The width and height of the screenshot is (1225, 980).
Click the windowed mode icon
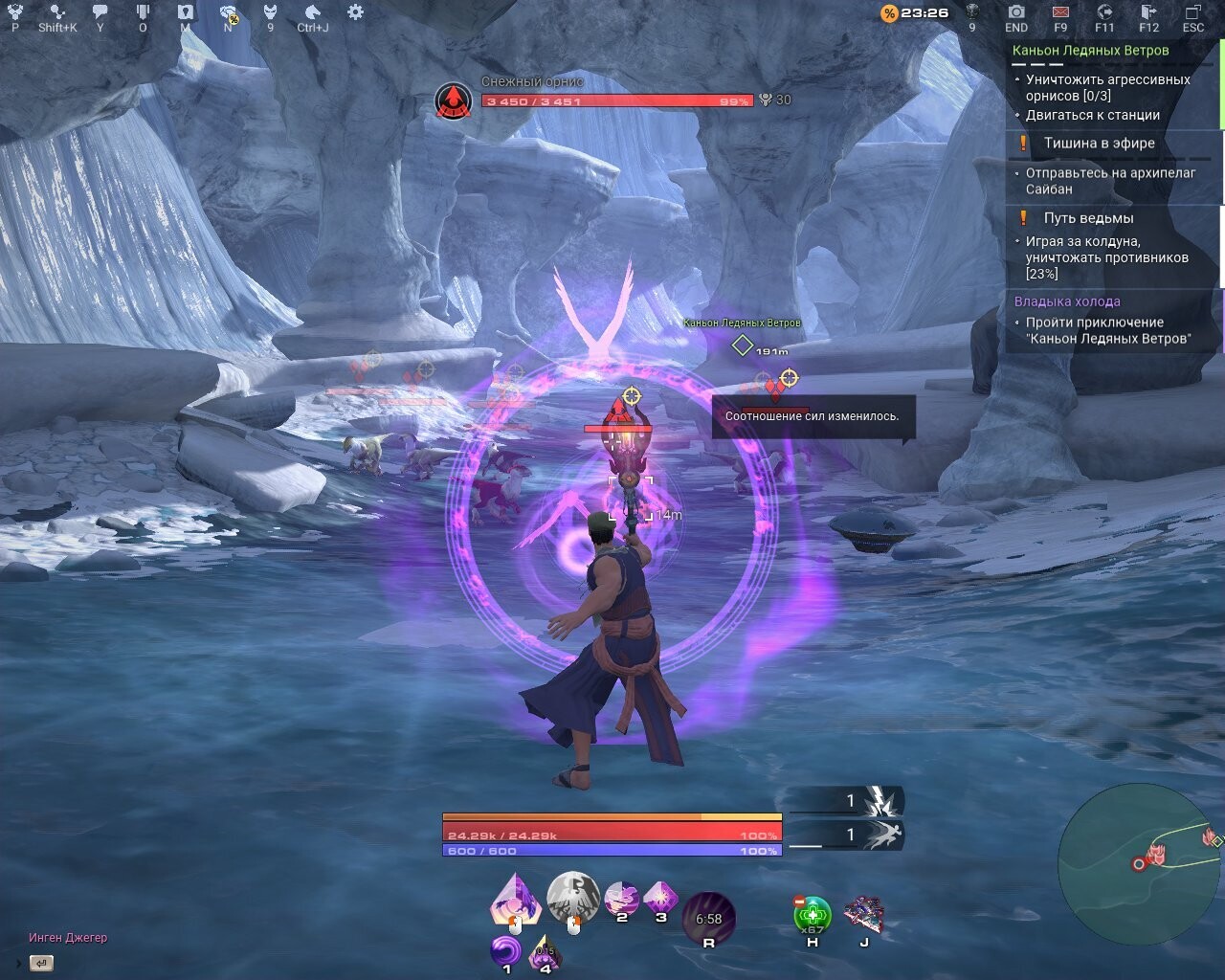(x=1193, y=12)
